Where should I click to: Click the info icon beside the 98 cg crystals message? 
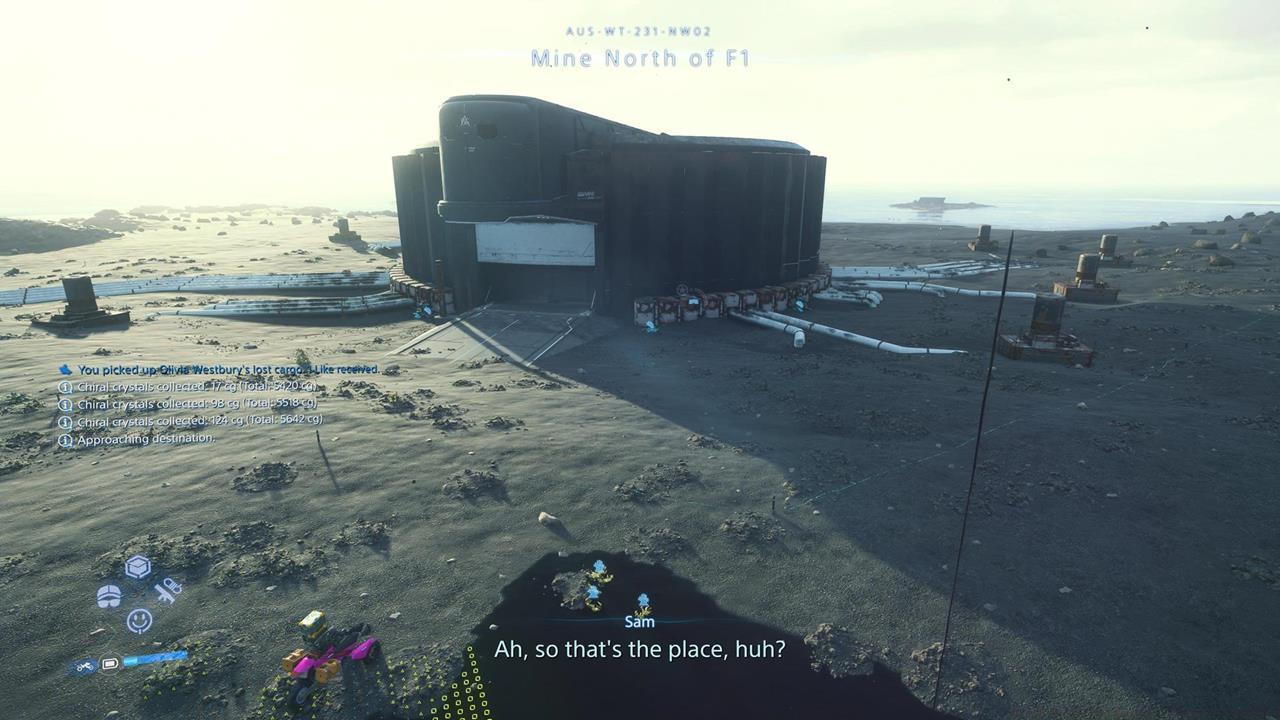(66, 404)
